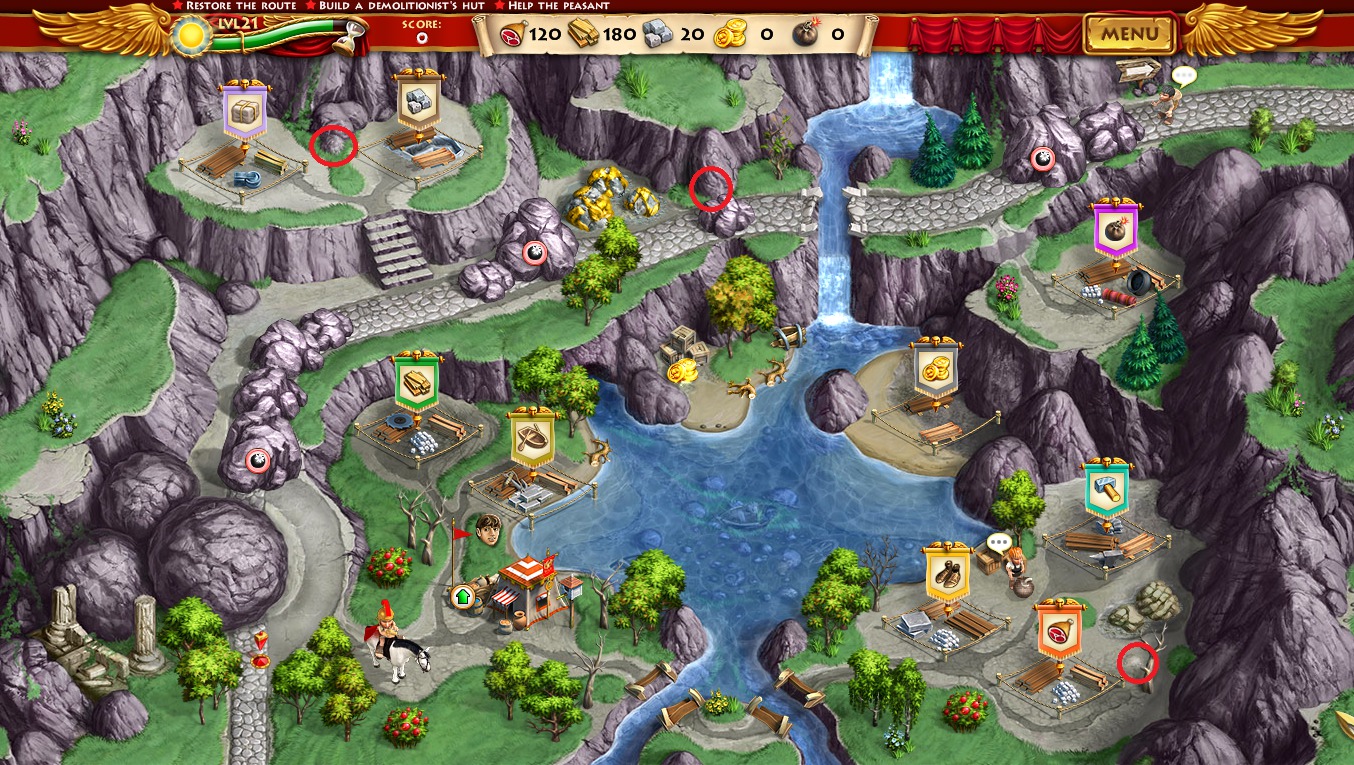Viewport: 1354px width, 765px height.
Task: Choose the gold coins banner build site
Action: tap(936, 369)
